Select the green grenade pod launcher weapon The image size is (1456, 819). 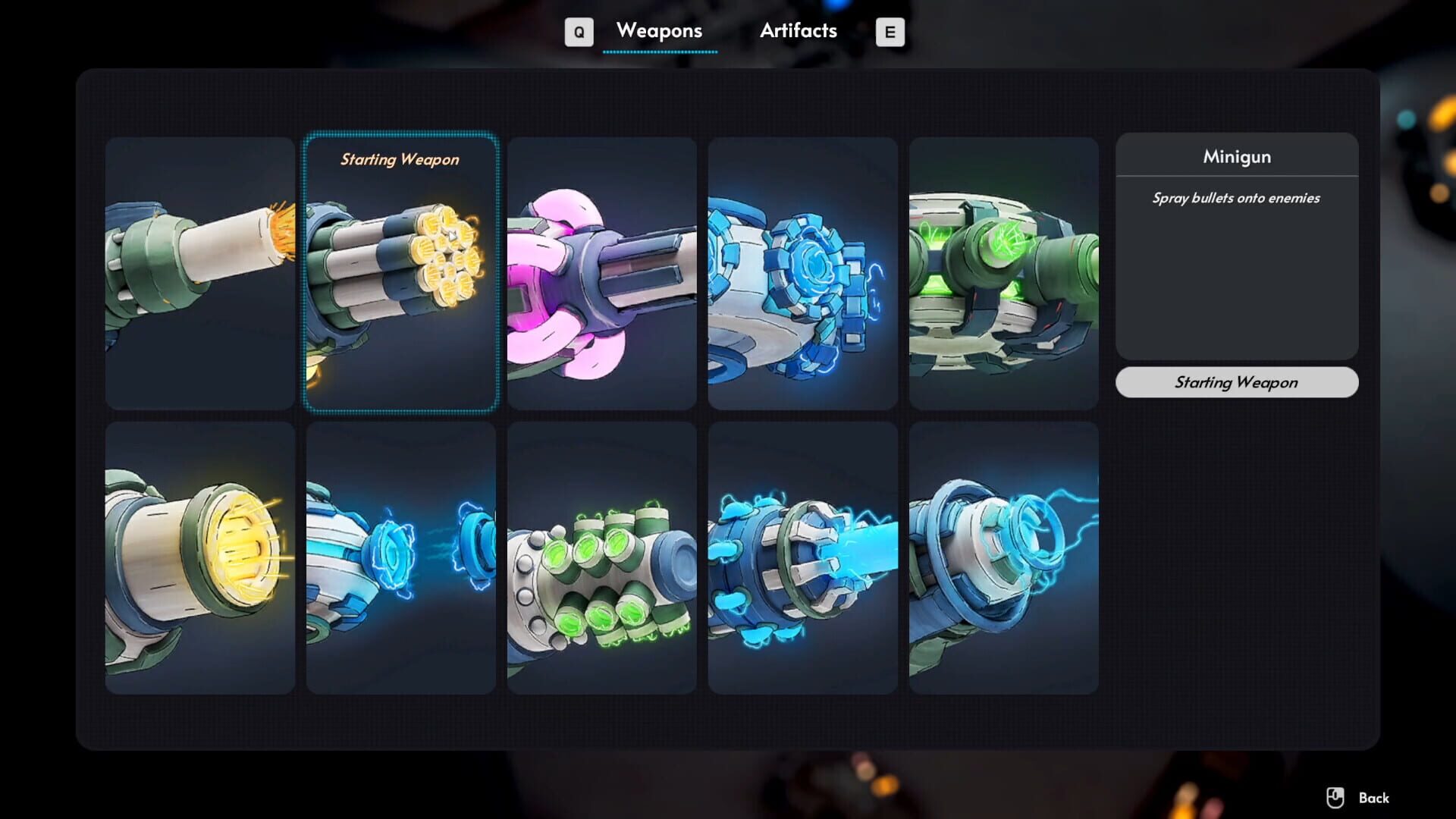click(x=602, y=557)
